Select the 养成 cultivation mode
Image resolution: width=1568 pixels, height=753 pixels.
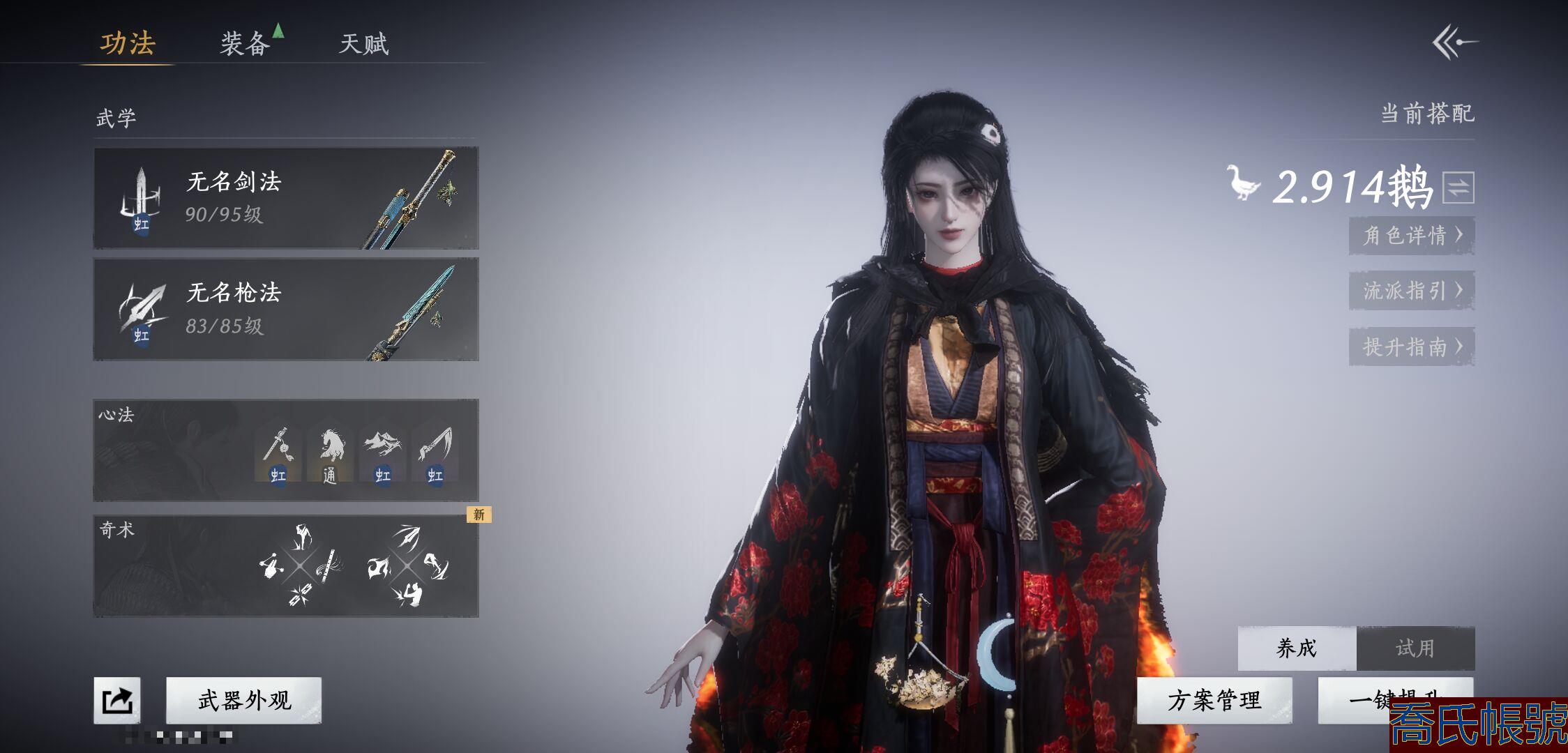click(x=1297, y=648)
